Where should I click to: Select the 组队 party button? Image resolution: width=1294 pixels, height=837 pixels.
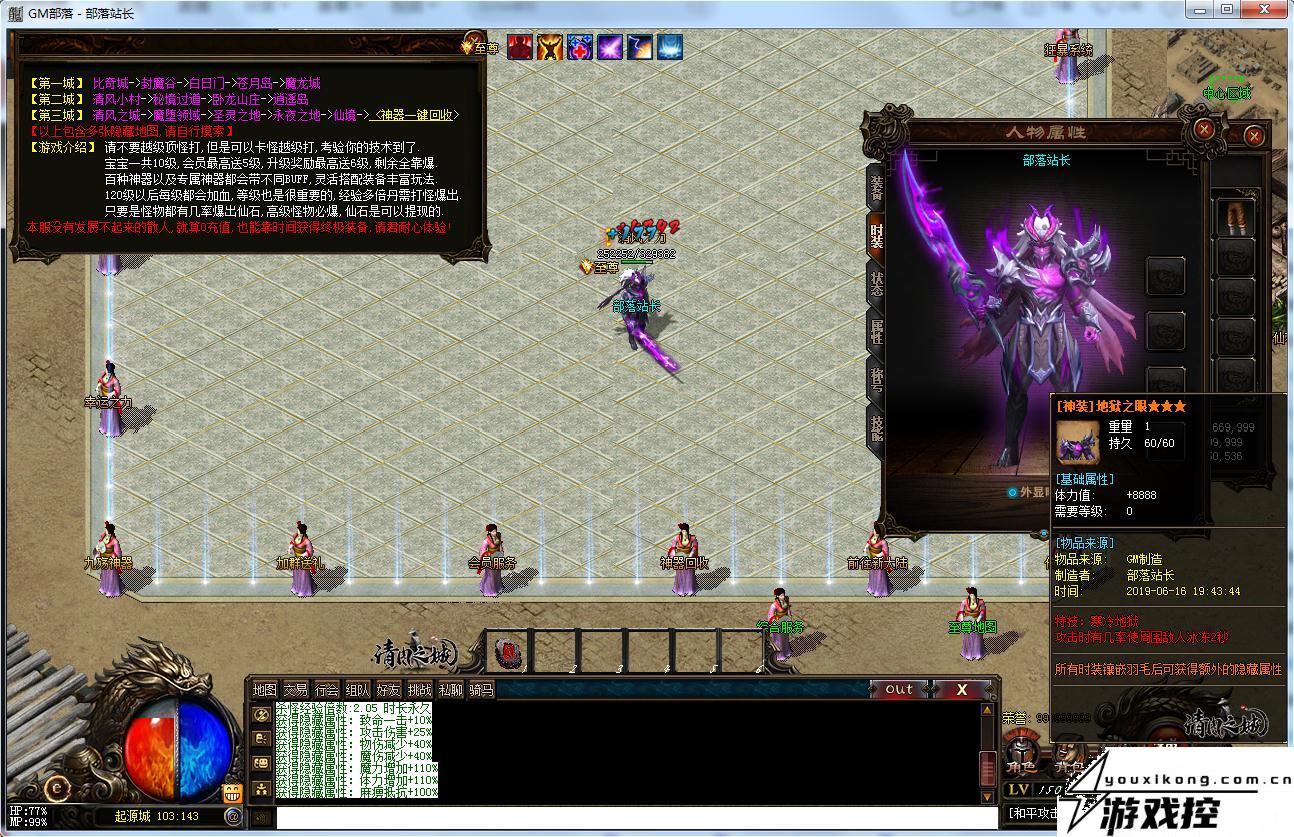pyautogui.click(x=357, y=690)
